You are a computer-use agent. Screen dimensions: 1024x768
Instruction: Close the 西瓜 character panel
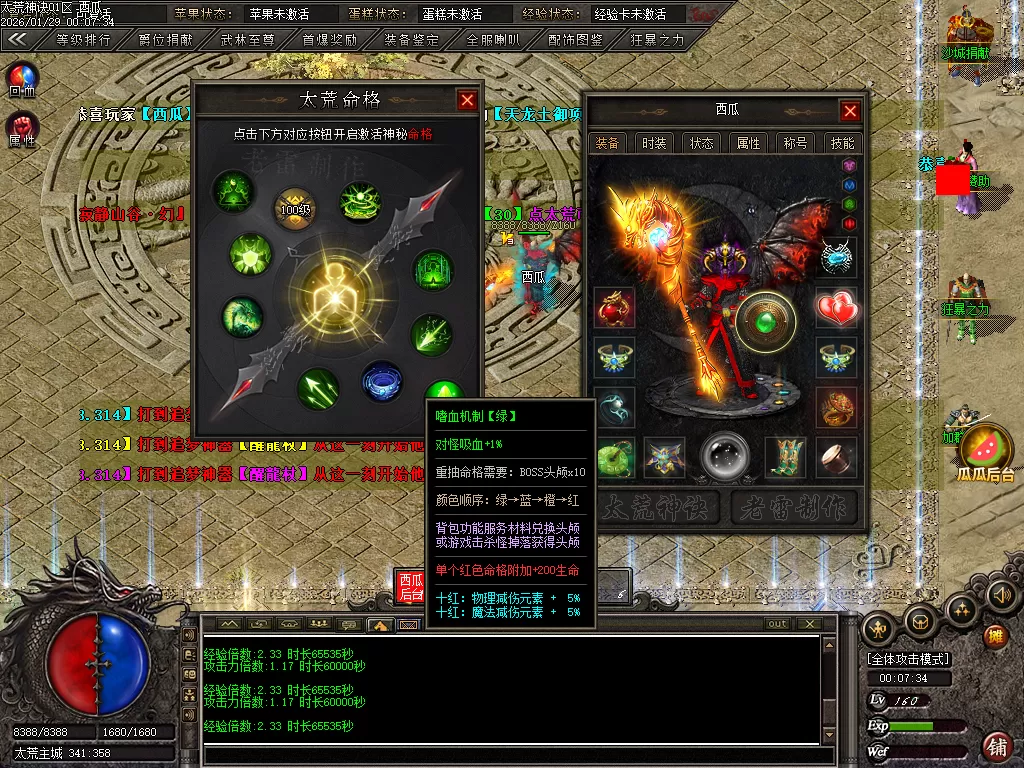click(850, 111)
